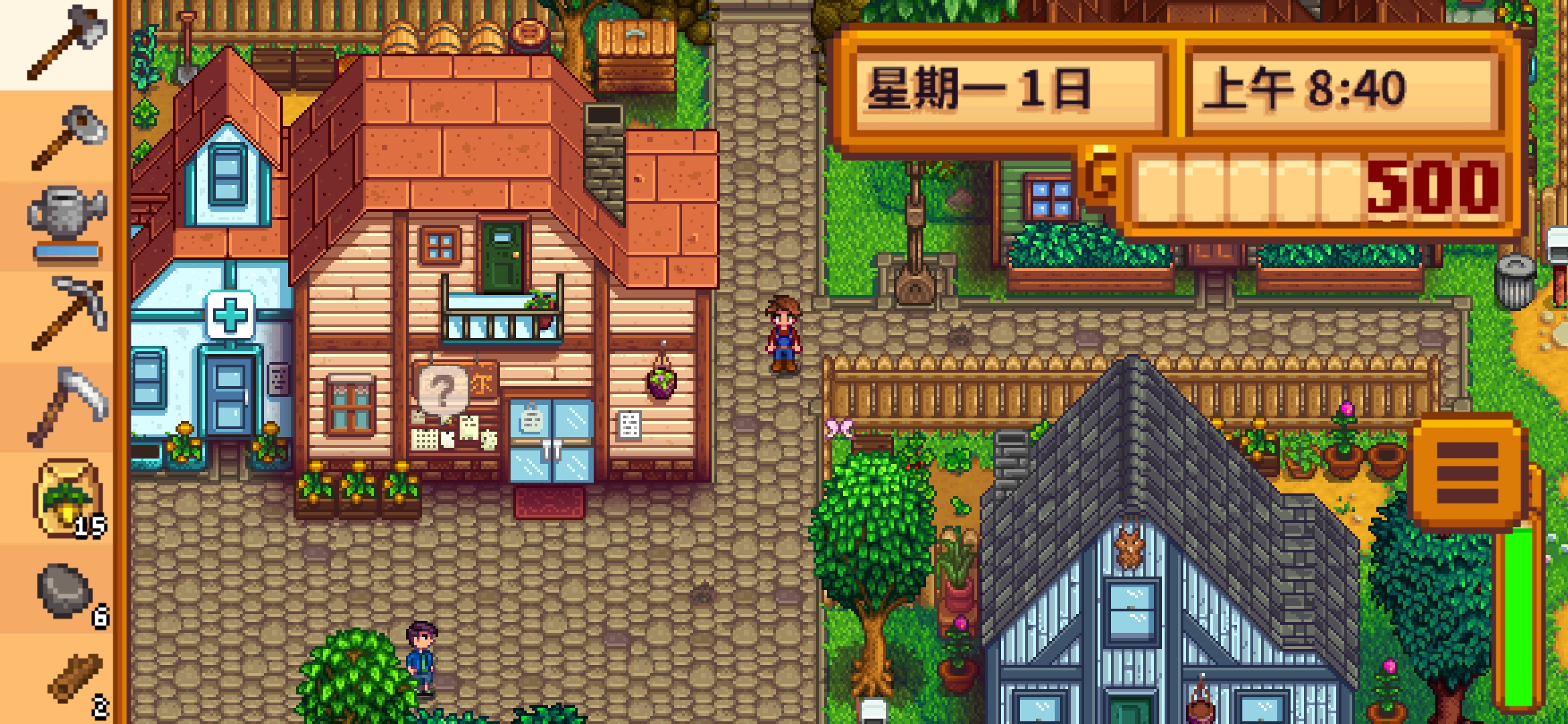The height and width of the screenshot is (724, 1568).
Task: Open the help wanted question-mark board
Action: [444, 387]
